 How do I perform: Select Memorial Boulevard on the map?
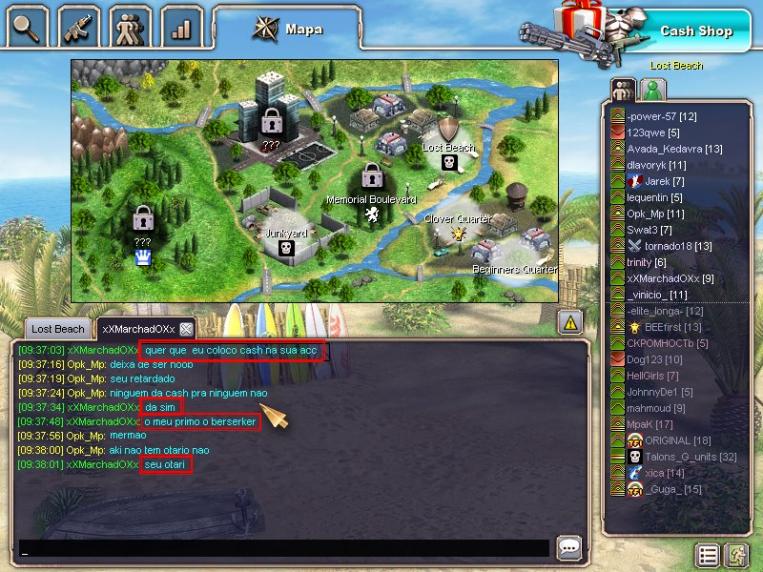click(372, 201)
